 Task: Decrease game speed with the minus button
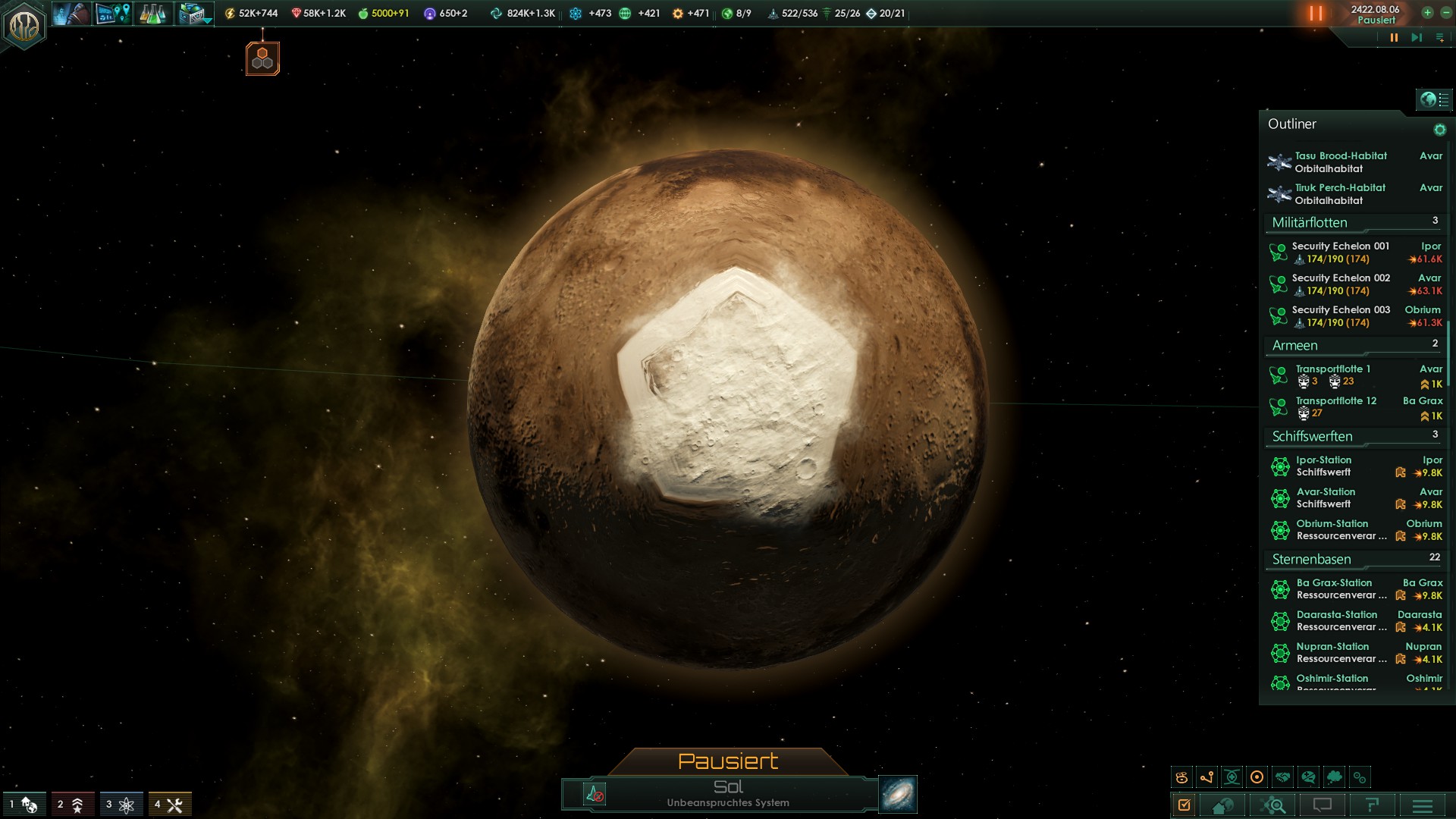click(x=1444, y=13)
